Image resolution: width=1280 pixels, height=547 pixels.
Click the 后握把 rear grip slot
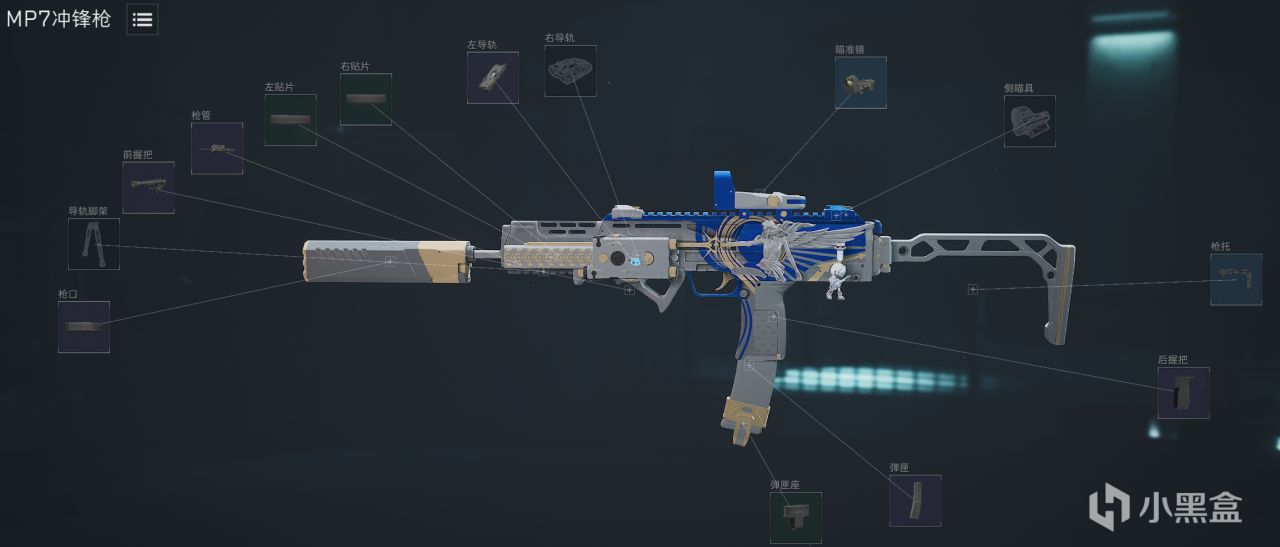[x=1184, y=393]
